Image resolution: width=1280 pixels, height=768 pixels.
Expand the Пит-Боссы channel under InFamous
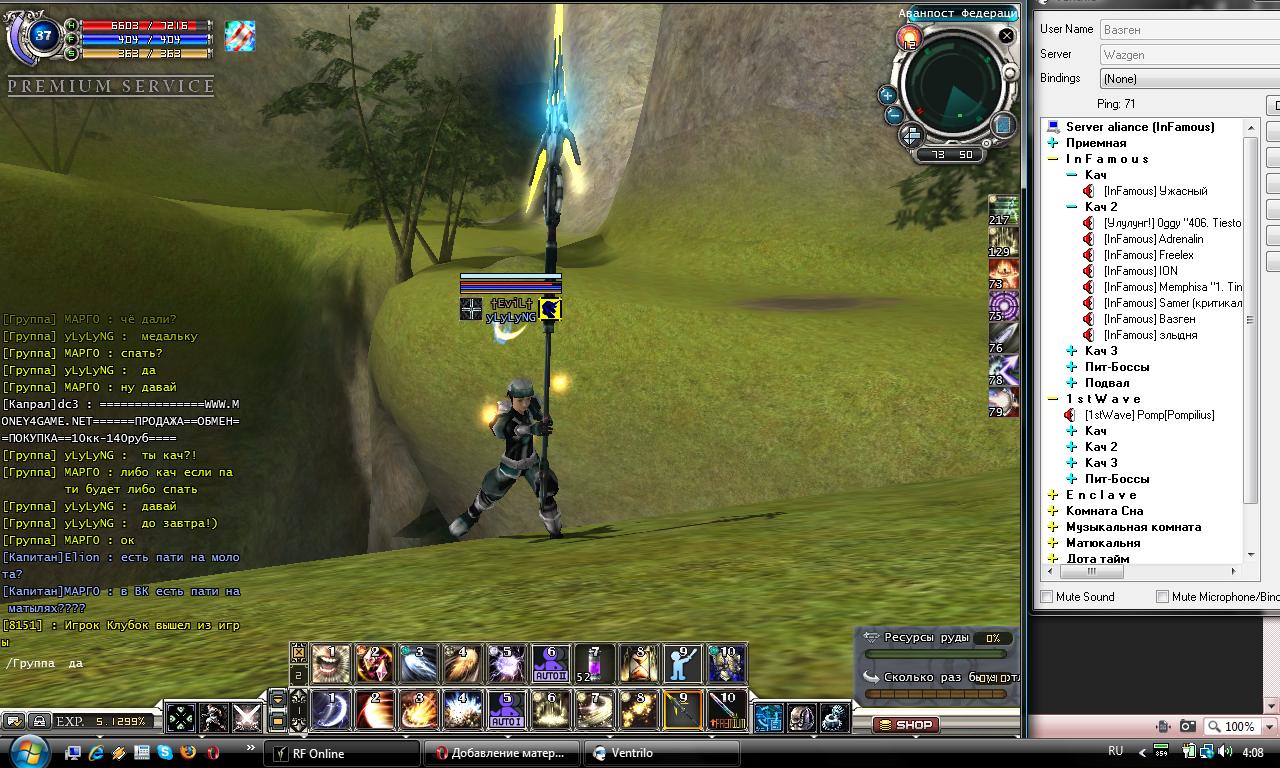[1072, 367]
